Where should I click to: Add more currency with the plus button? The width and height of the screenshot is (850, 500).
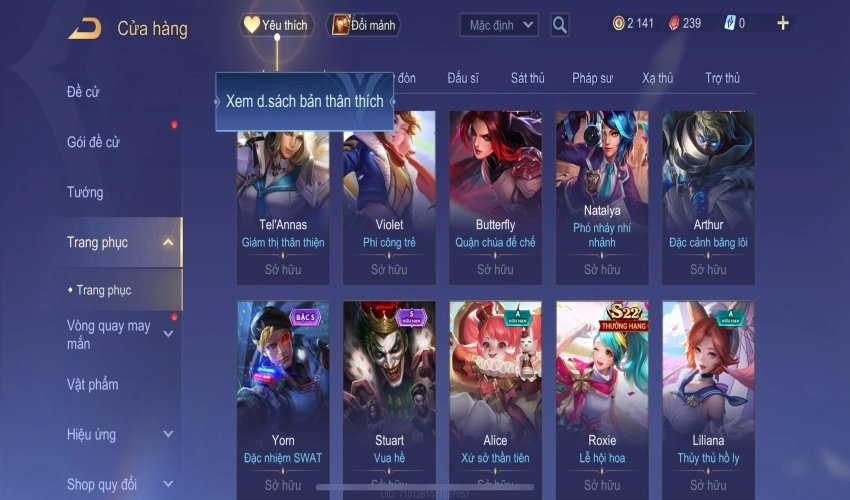pyautogui.click(x=782, y=23)
